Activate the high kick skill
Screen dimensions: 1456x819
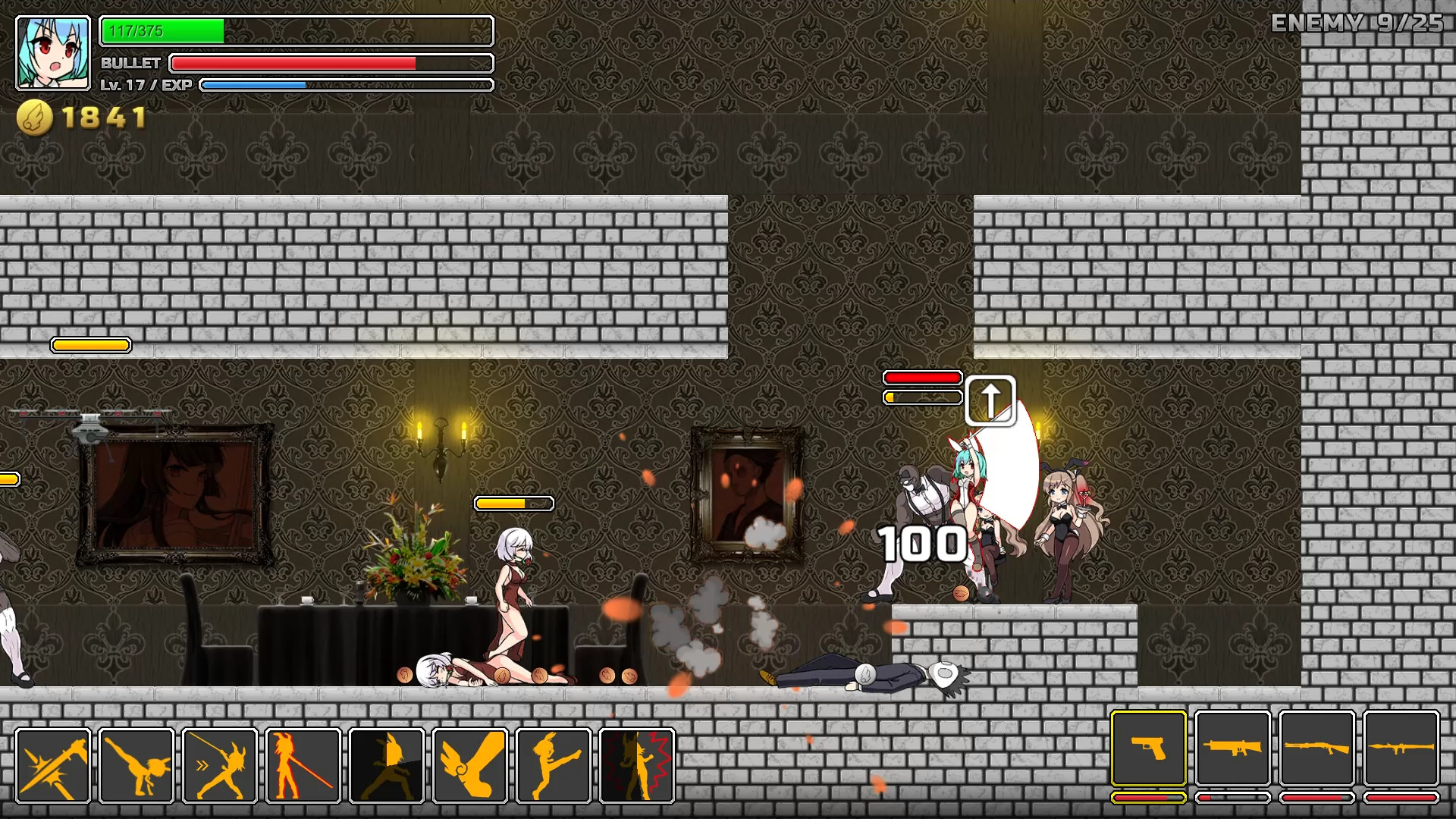click(x=551, y=765)
